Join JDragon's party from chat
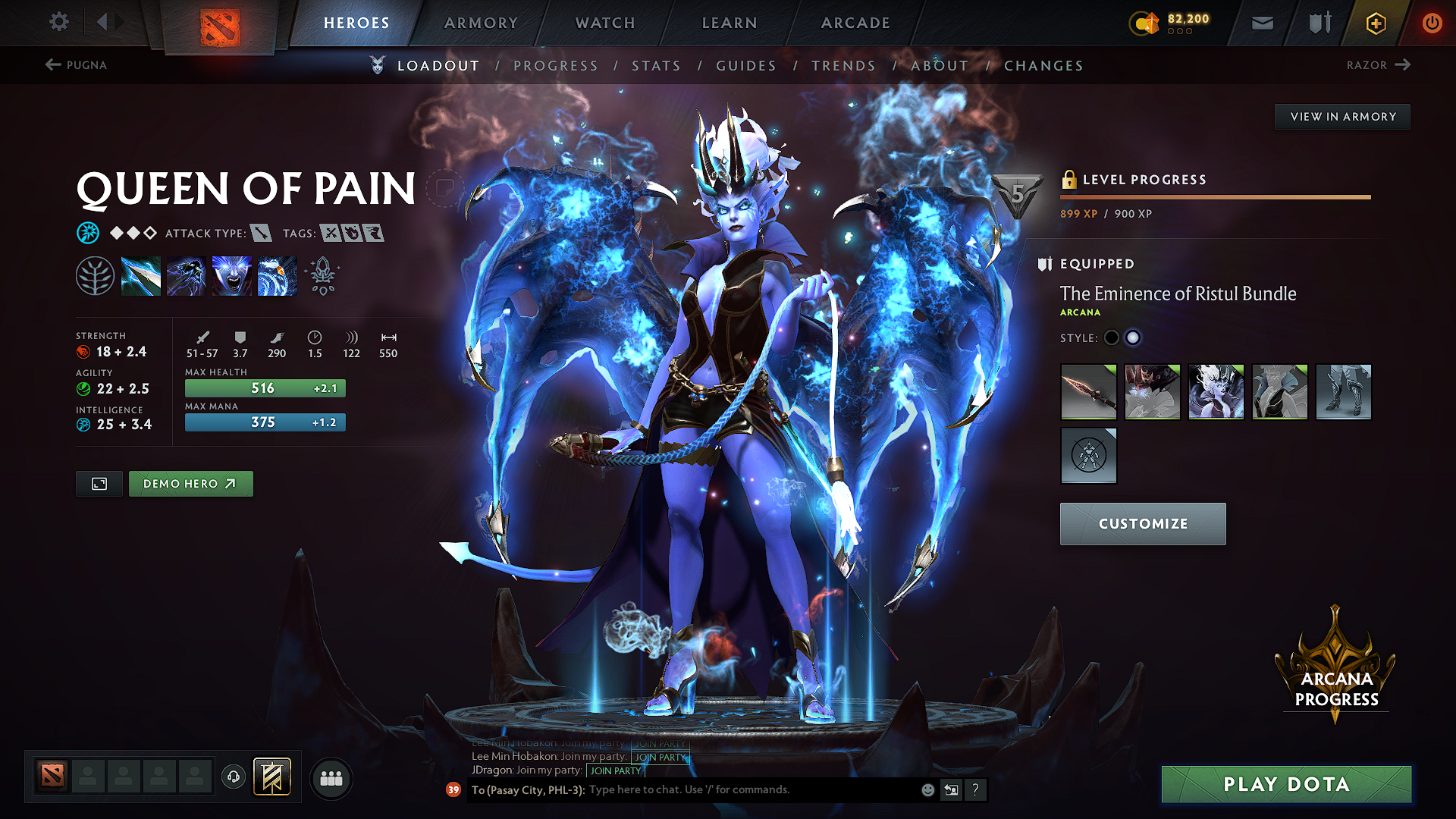Screen dimensions: 1456x819 point(616,770)
